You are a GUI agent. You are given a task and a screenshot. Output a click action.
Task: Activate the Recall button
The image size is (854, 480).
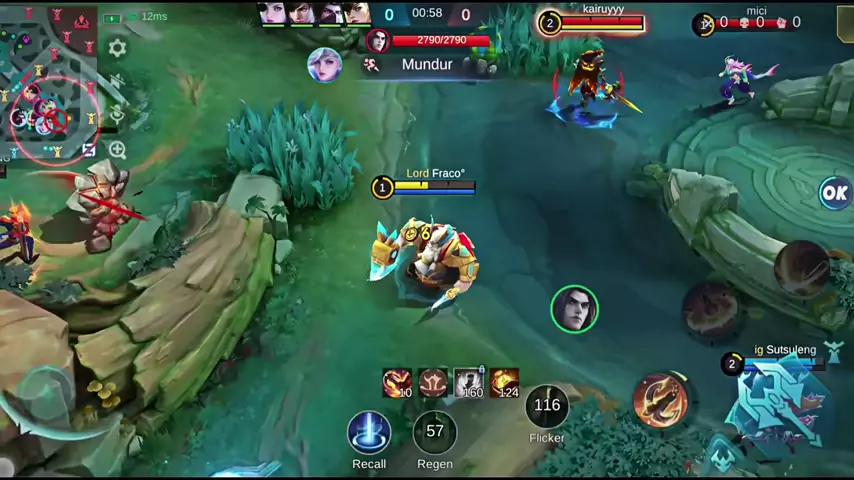(369, 433)
